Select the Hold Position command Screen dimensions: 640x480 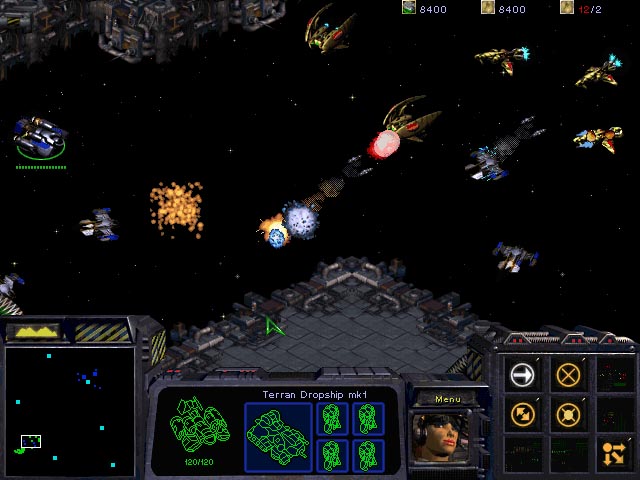[568, 412]
